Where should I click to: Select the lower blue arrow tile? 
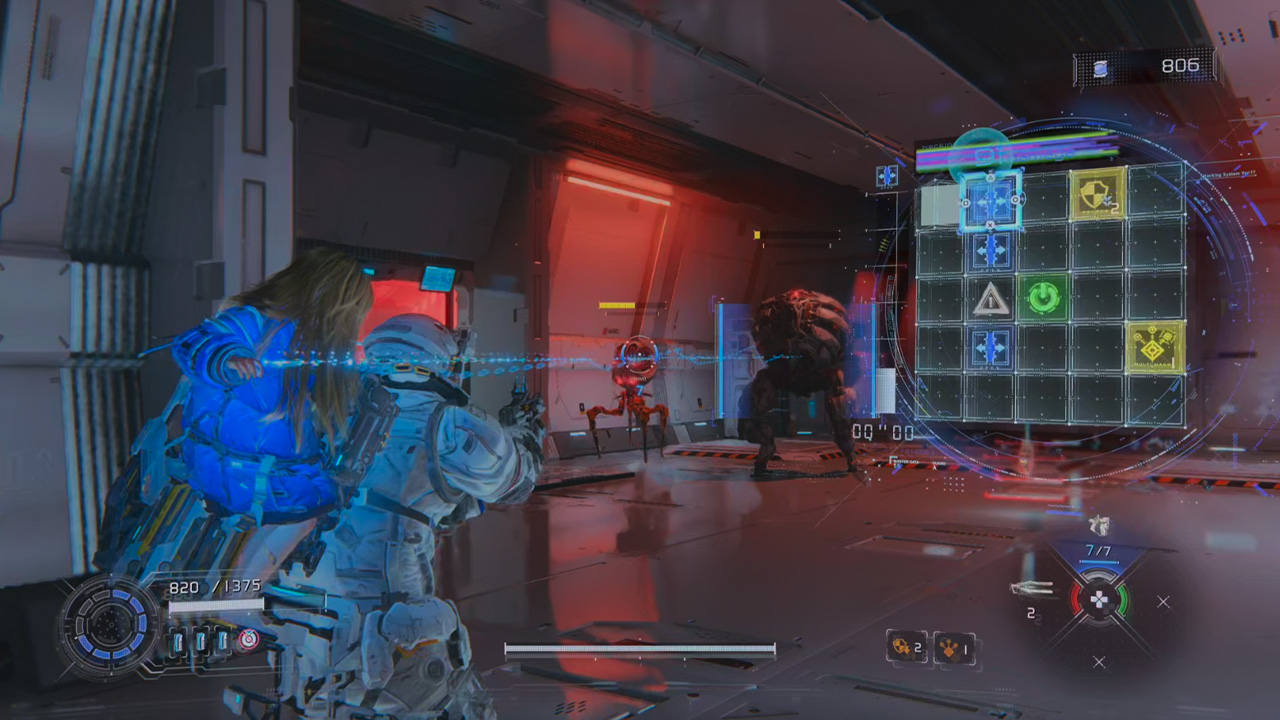[992, 348]
